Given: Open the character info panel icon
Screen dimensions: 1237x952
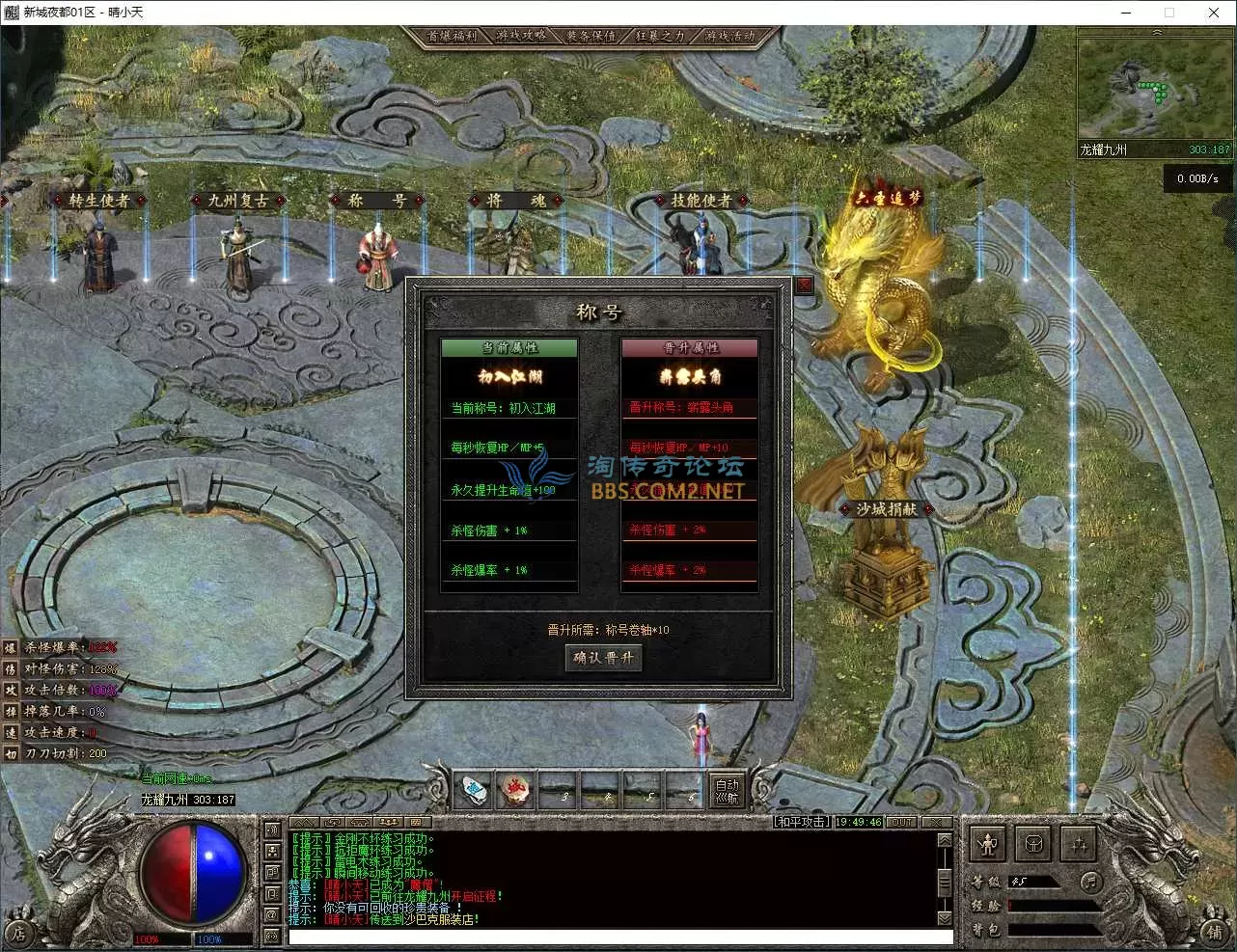Looking at the screenshot, I should pos(987,844).
